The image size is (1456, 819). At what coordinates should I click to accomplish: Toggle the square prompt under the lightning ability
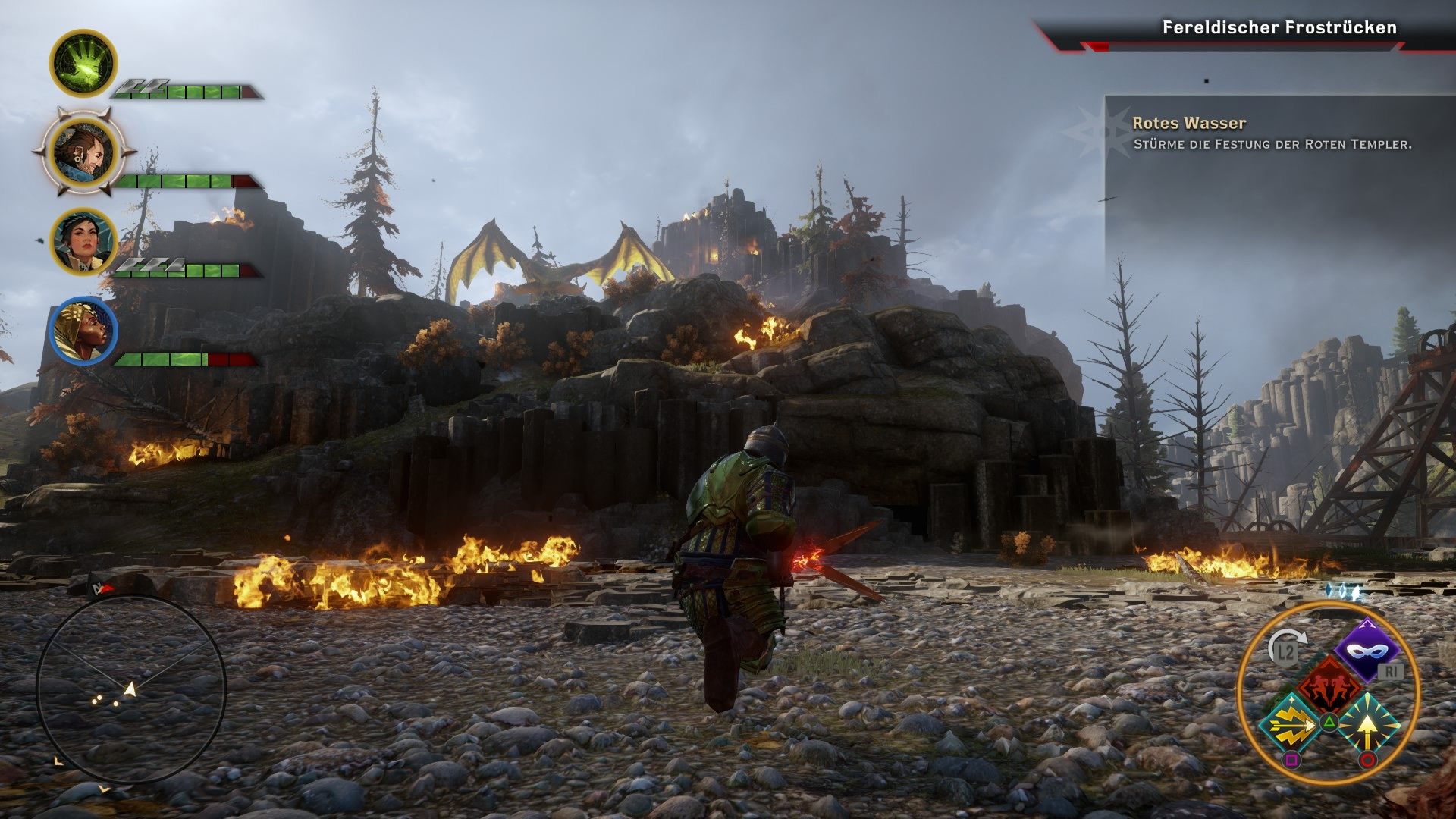[1293, 758]
